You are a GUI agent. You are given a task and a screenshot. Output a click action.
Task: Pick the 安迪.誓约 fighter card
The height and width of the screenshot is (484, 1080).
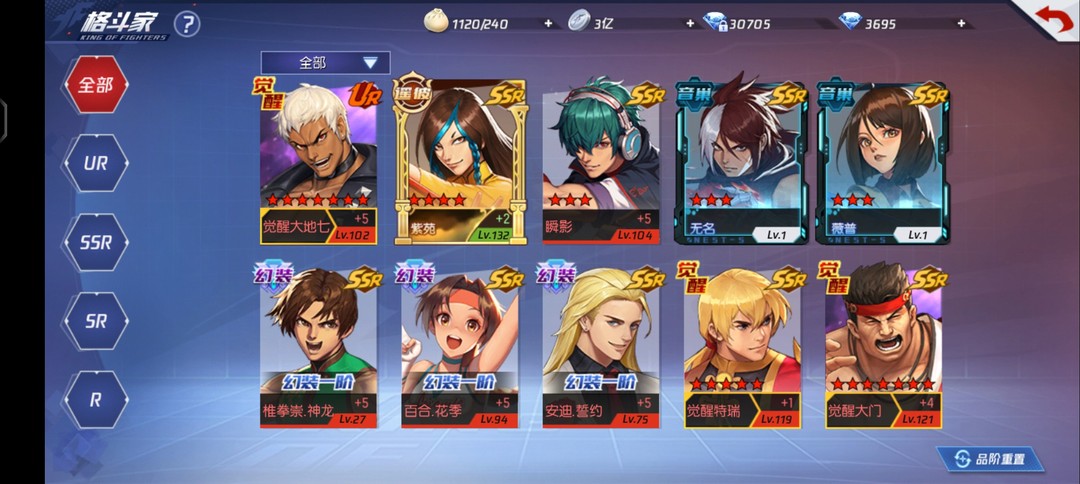coord(600,347)
